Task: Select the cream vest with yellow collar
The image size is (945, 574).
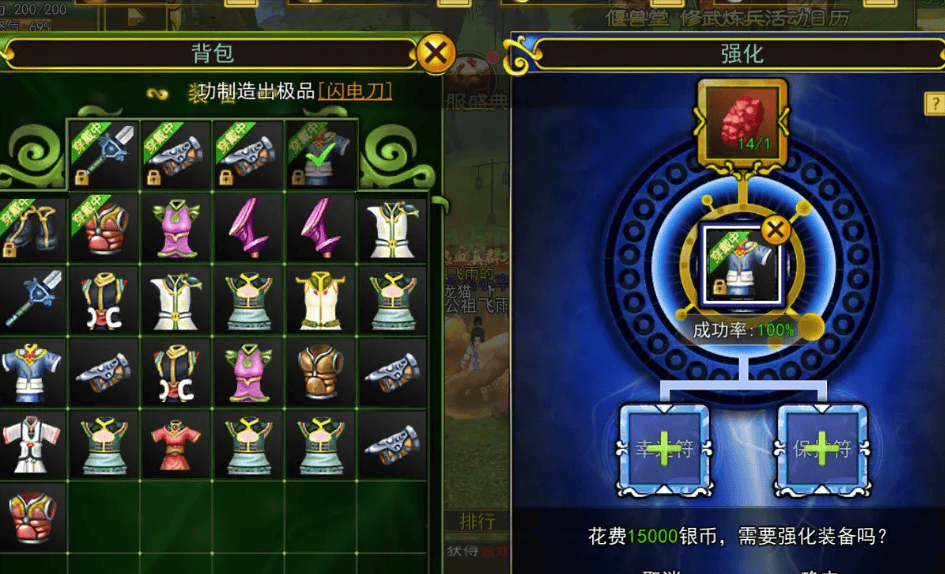Action: (320, 299)
